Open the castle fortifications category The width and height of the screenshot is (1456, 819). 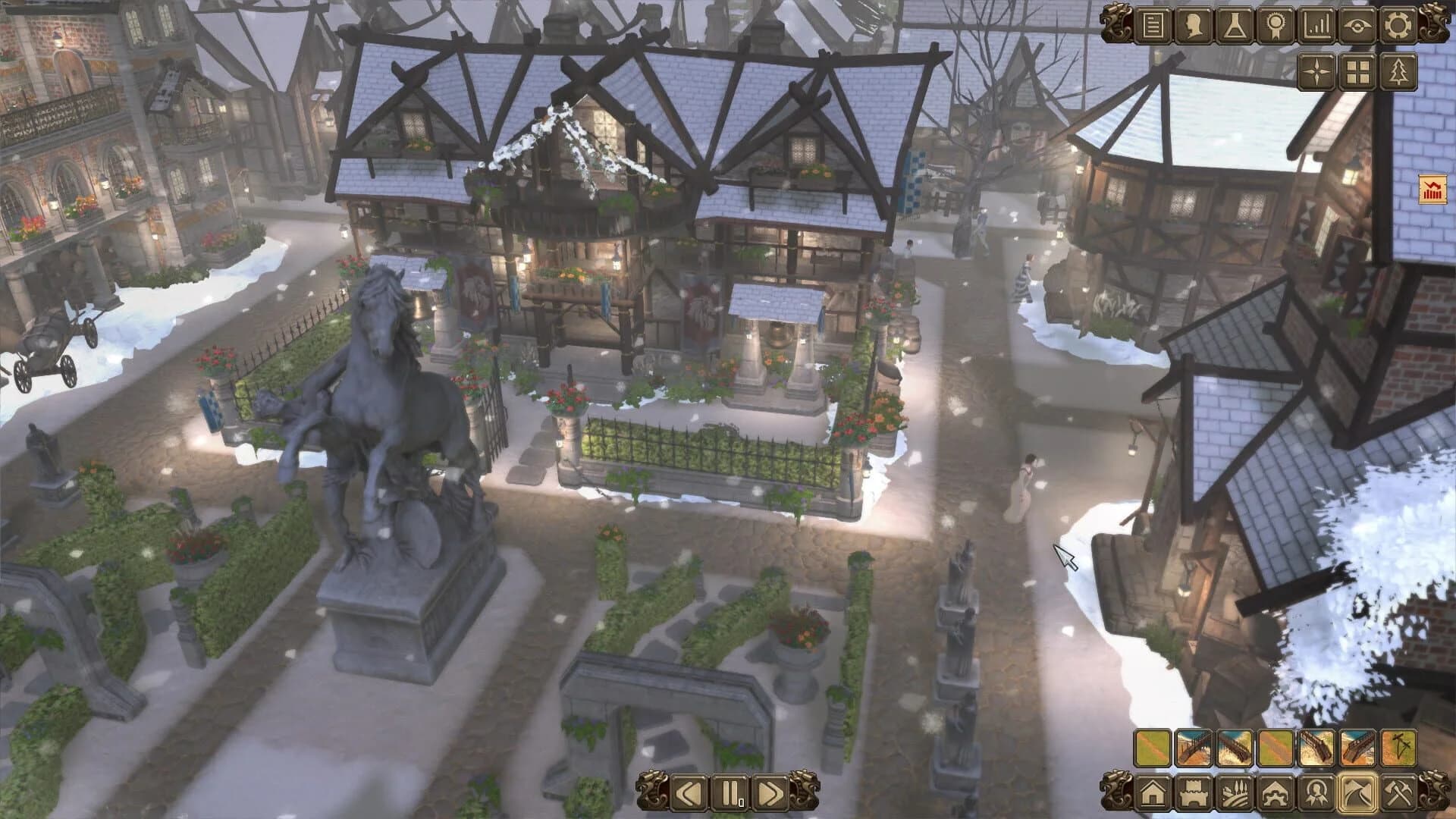pyautogui.click(x=1192, y=794)
